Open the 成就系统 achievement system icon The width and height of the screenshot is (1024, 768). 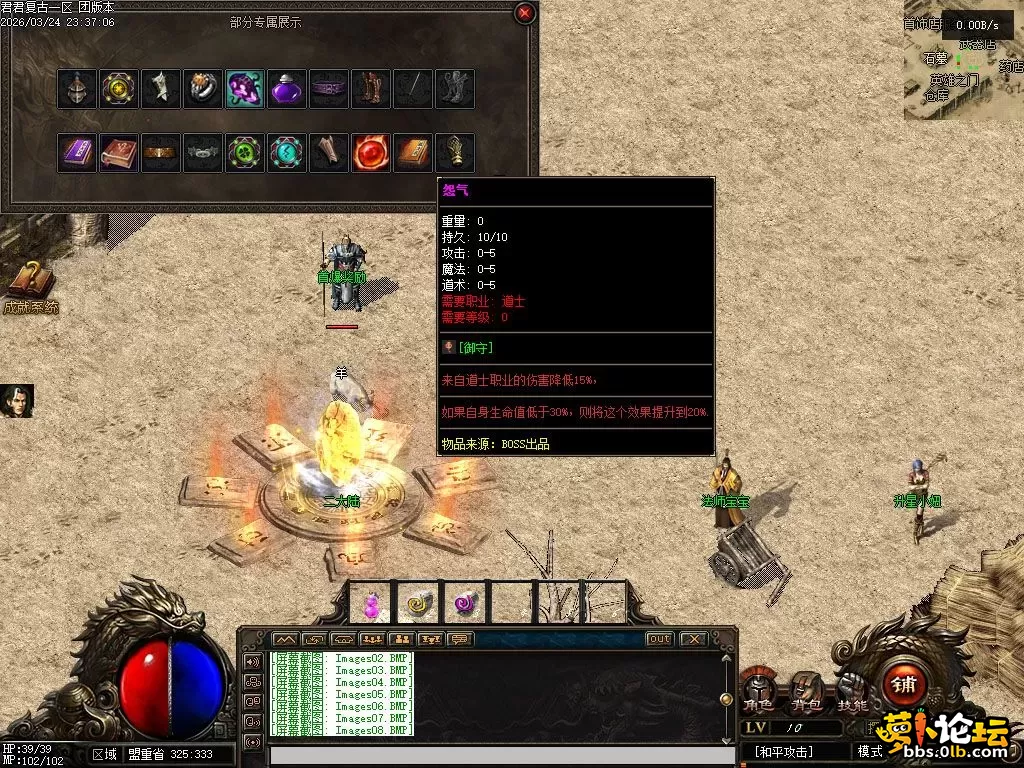(30, 284)
